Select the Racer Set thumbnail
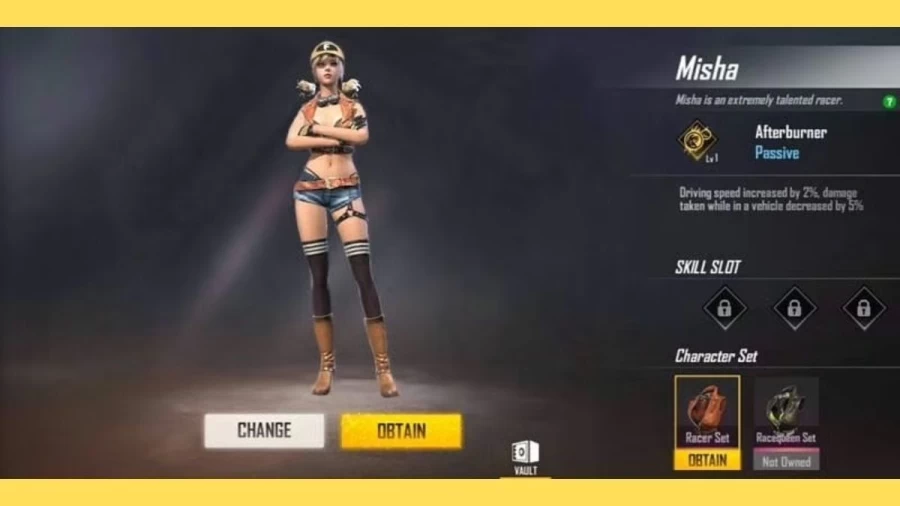The height and width of the screenshot is (506, 900). point(707,410)
